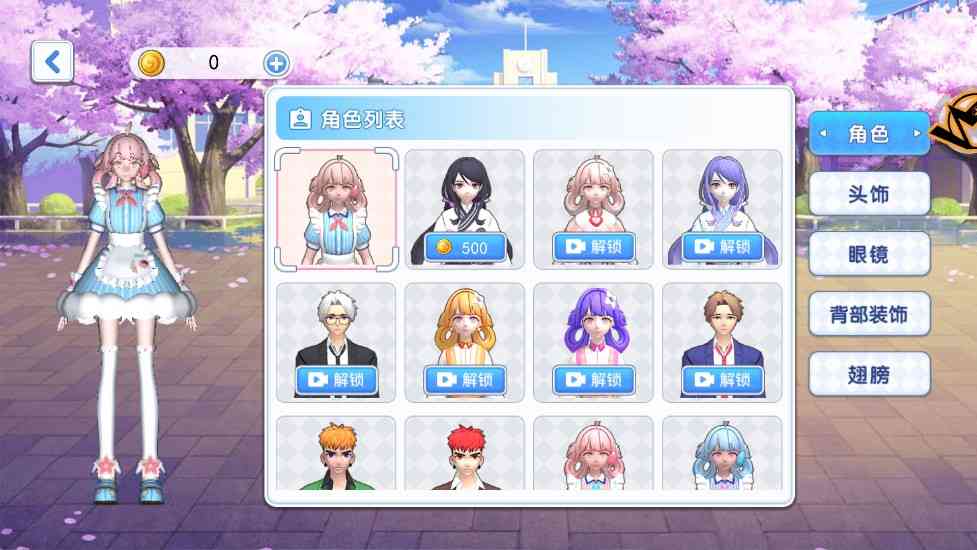Add more gold coins with plus button
The height and width of the screenshot is (550, 977).
click(277, 63)
